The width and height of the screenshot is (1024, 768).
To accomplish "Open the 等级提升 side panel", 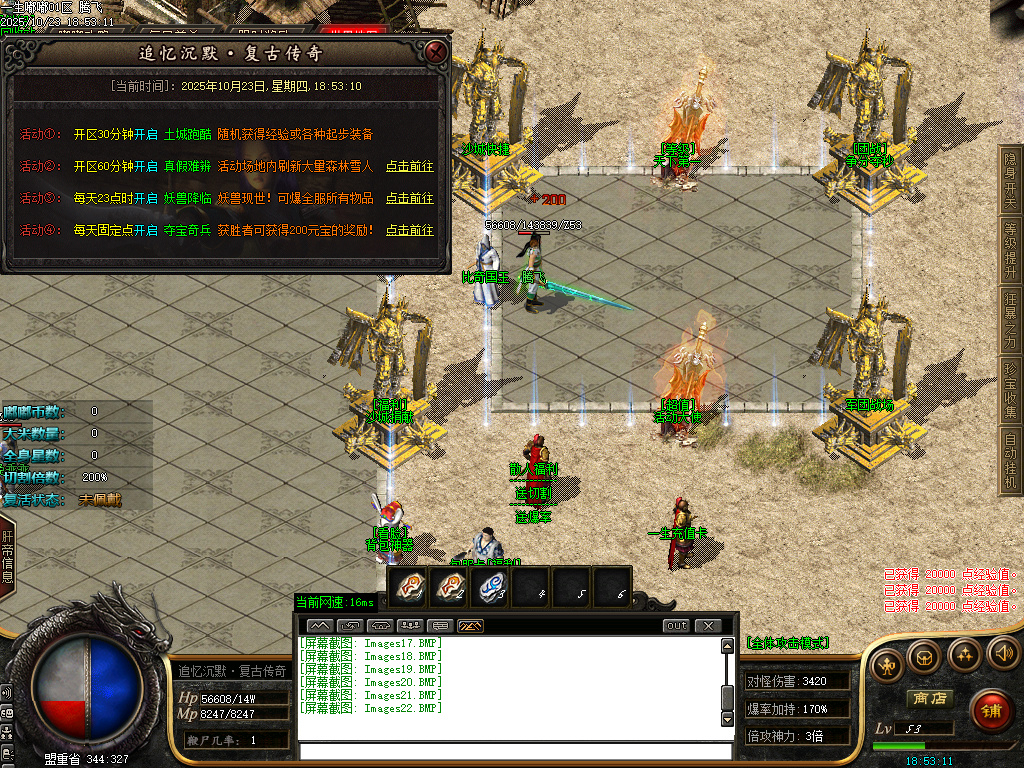I will 1010,249.
